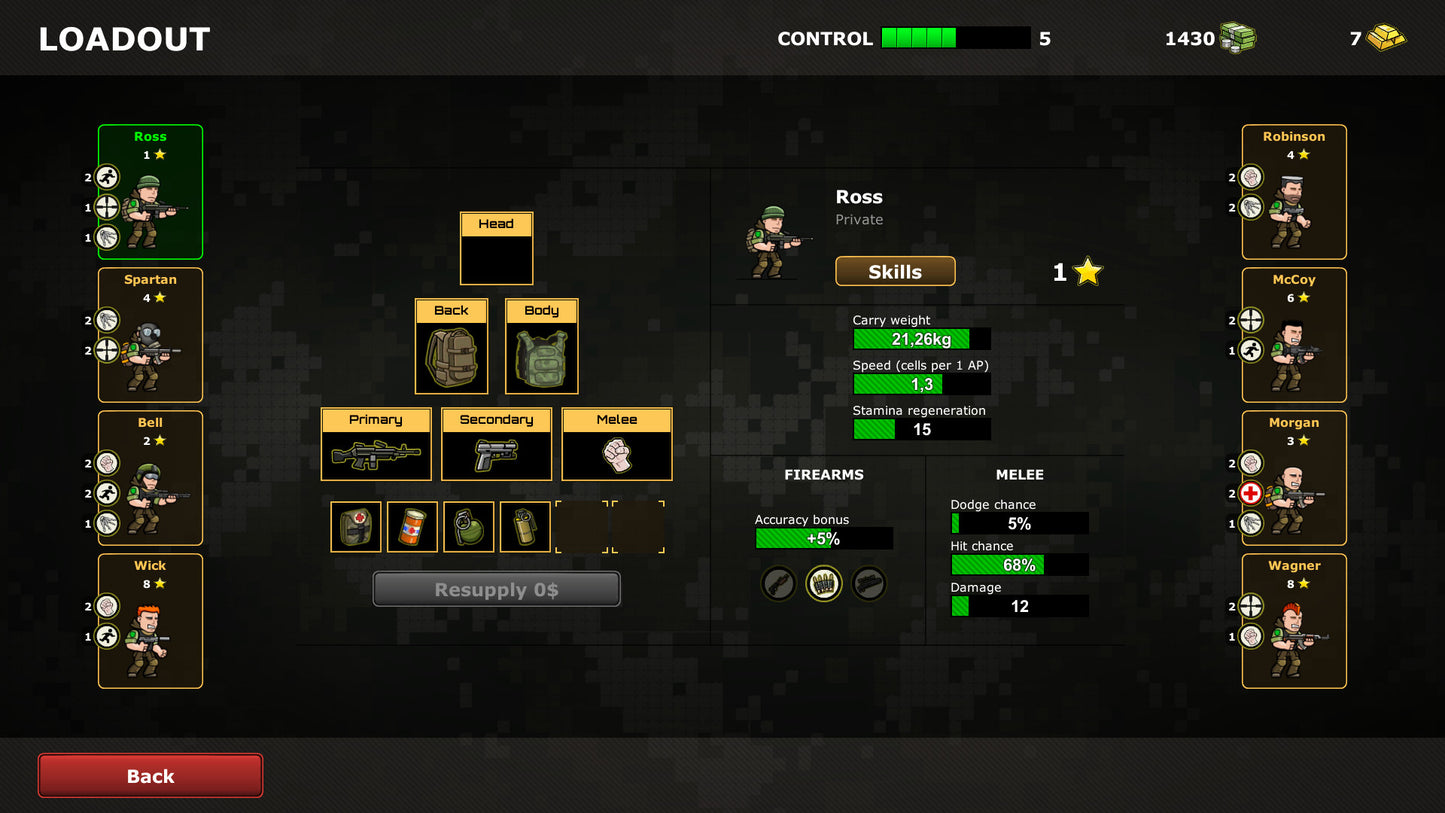Click the Body armor slot icon
Screen dimensions: 1445x813
coord(541,358)
